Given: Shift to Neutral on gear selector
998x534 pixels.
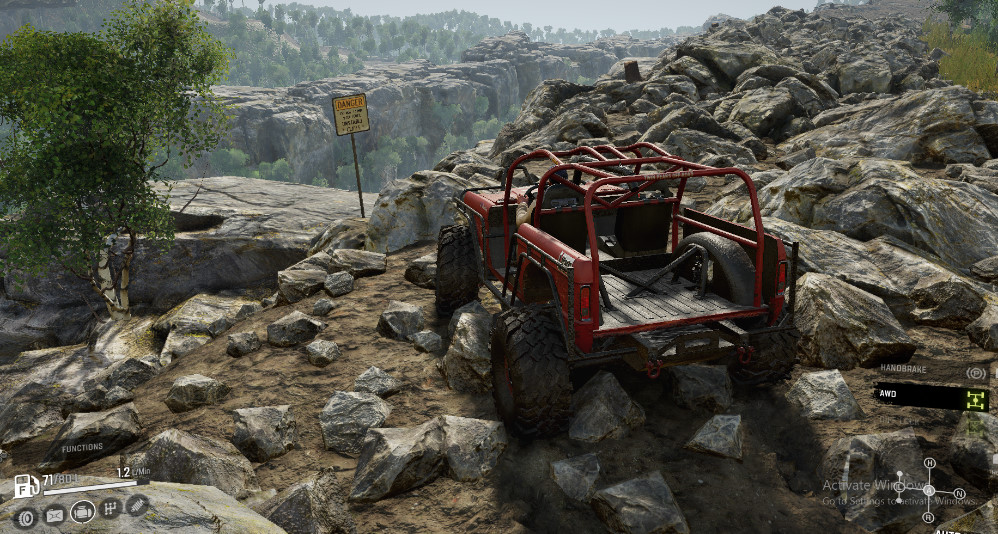Looking at the screenshot, I should click(x=959, y=493).
